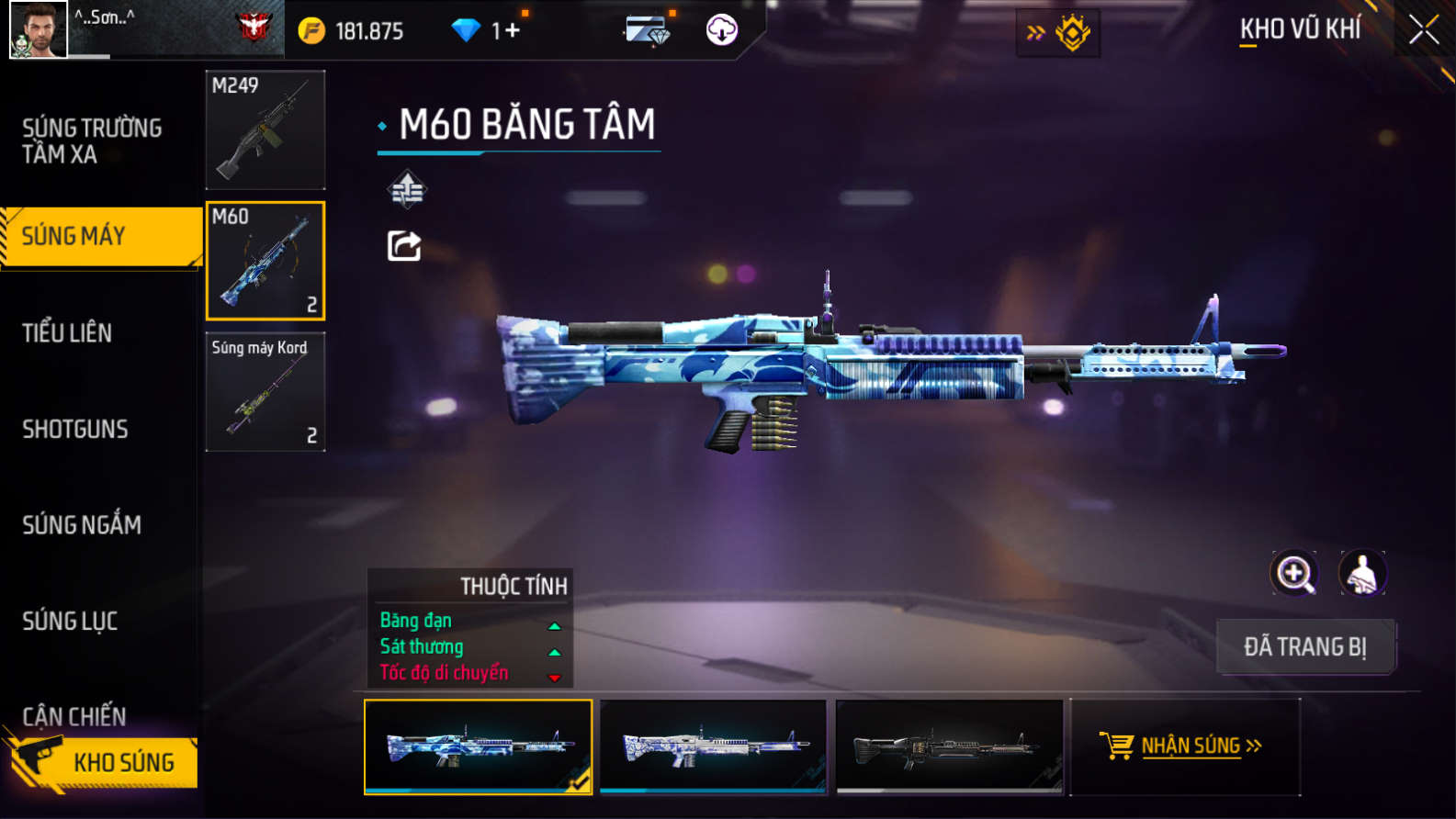1456x819 pixels.
Task: Open the Nhận Súng shop link
Action: [1185, 746]
